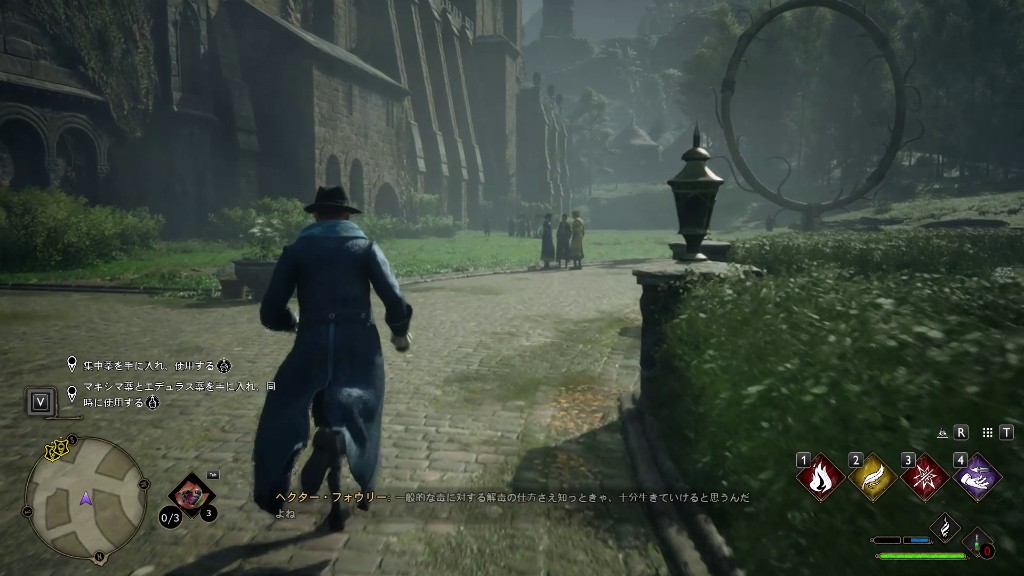Screen dimensions: 1024x576
Task: Select the purple hand-and-arrow spell in slot 4
Action: click(x=977, y=477)
